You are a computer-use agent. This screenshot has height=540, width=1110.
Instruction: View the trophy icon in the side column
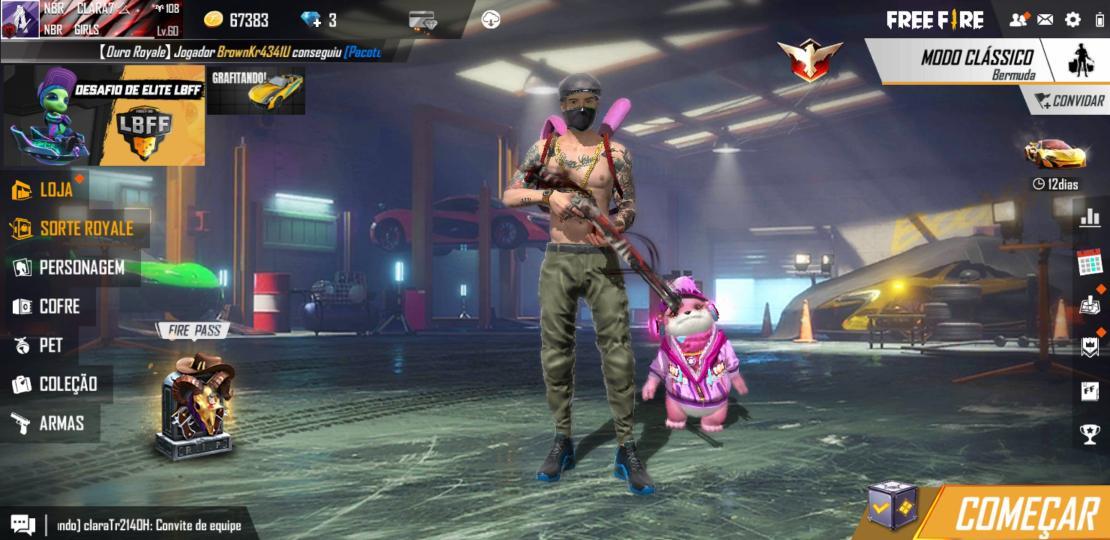click(1089, 433)
